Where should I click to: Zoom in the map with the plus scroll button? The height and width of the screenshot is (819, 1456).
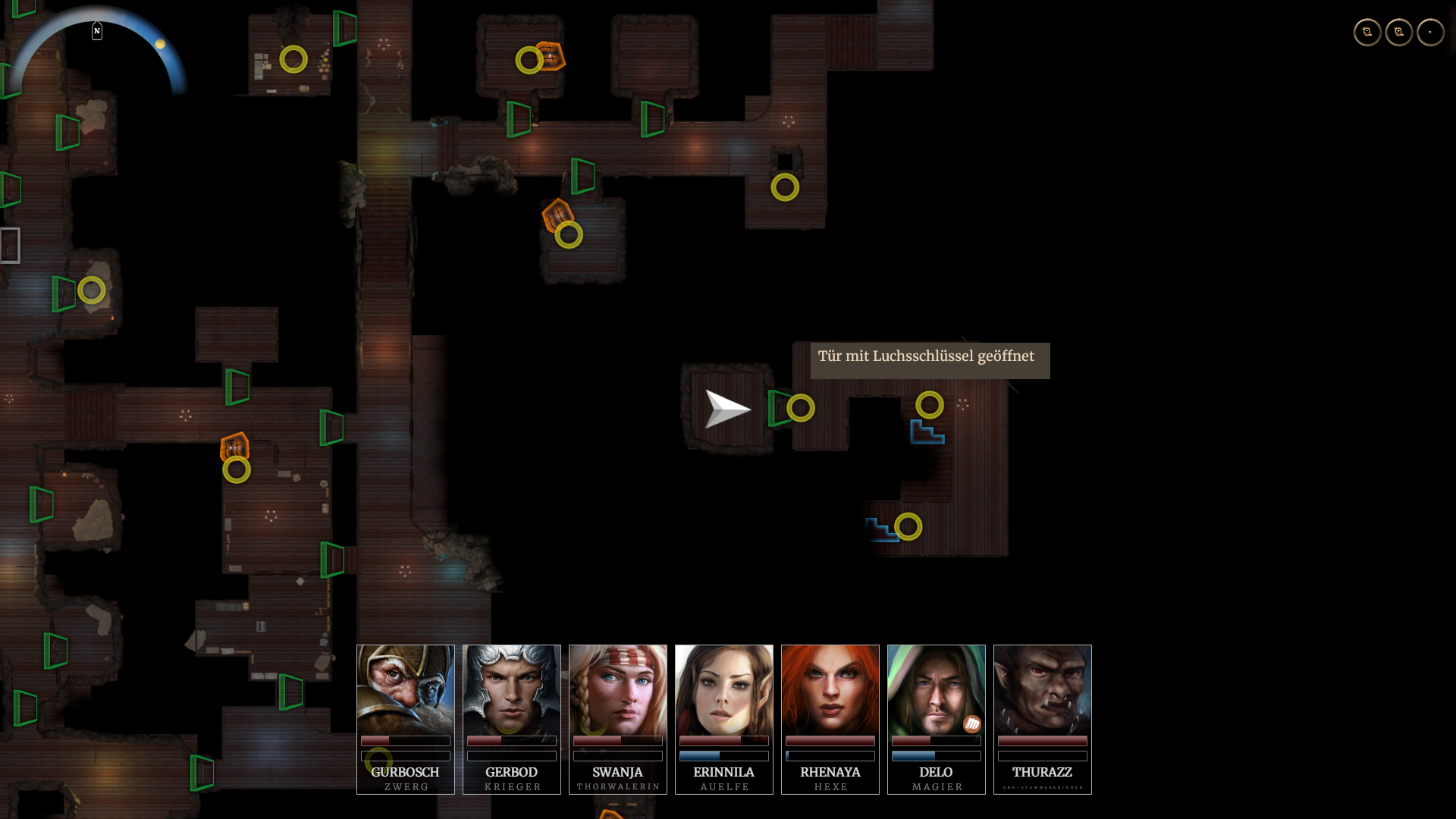point(1399,33)
